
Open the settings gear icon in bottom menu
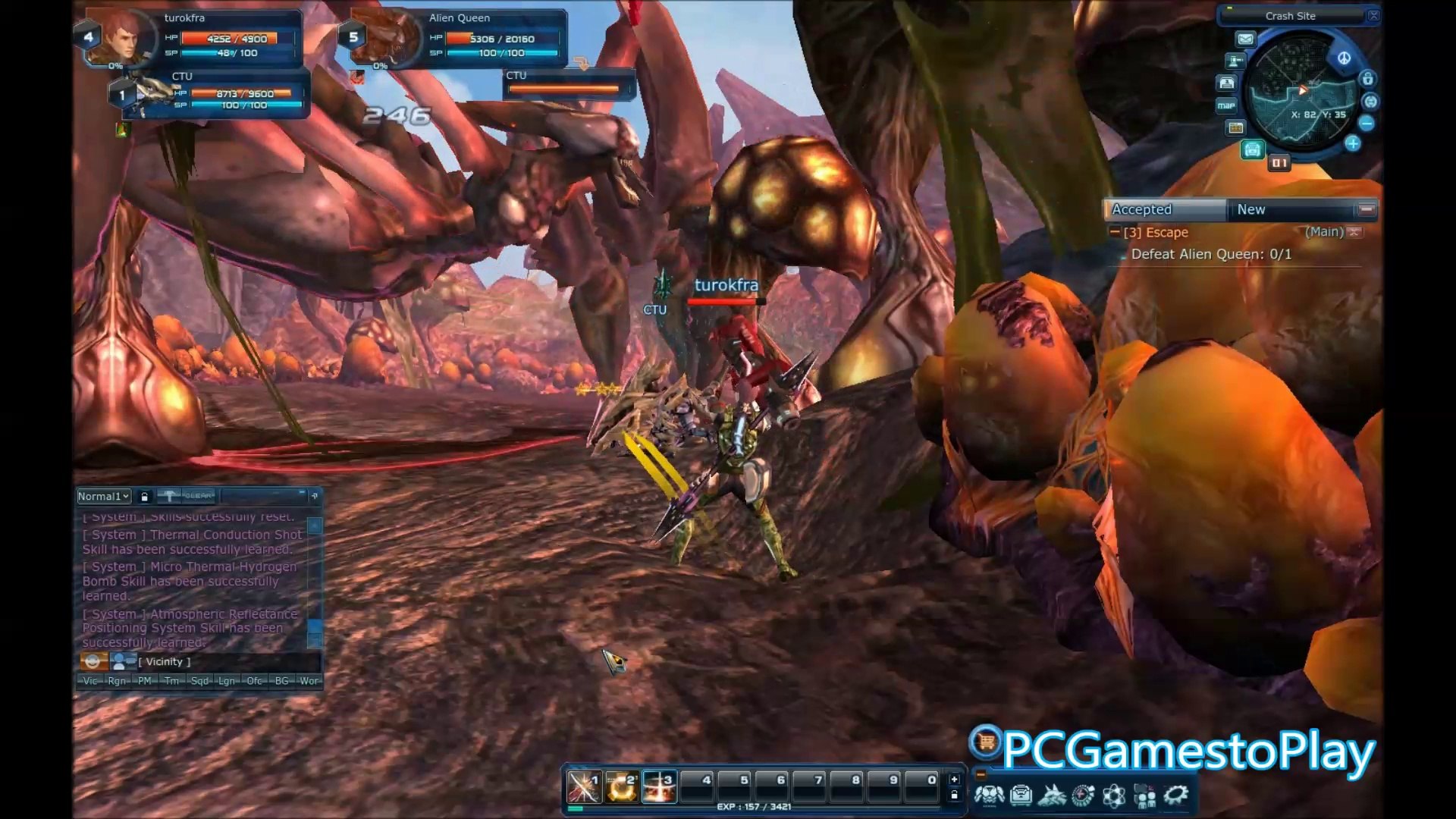click(1176, 795)
